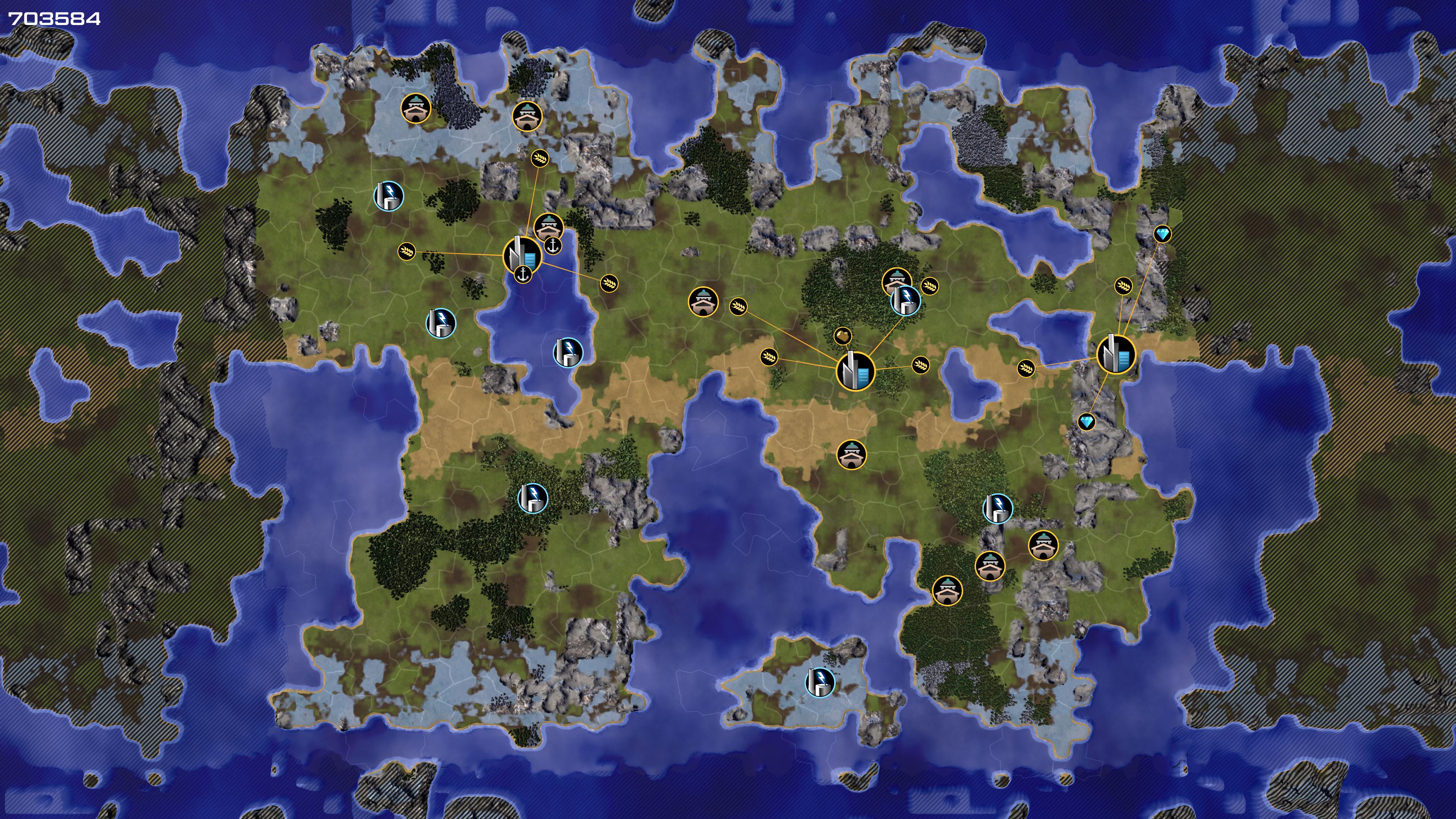This screenshot has width=1456, height=819.
Task: Select the gold nugget resource marker
Action: [843, 336]
